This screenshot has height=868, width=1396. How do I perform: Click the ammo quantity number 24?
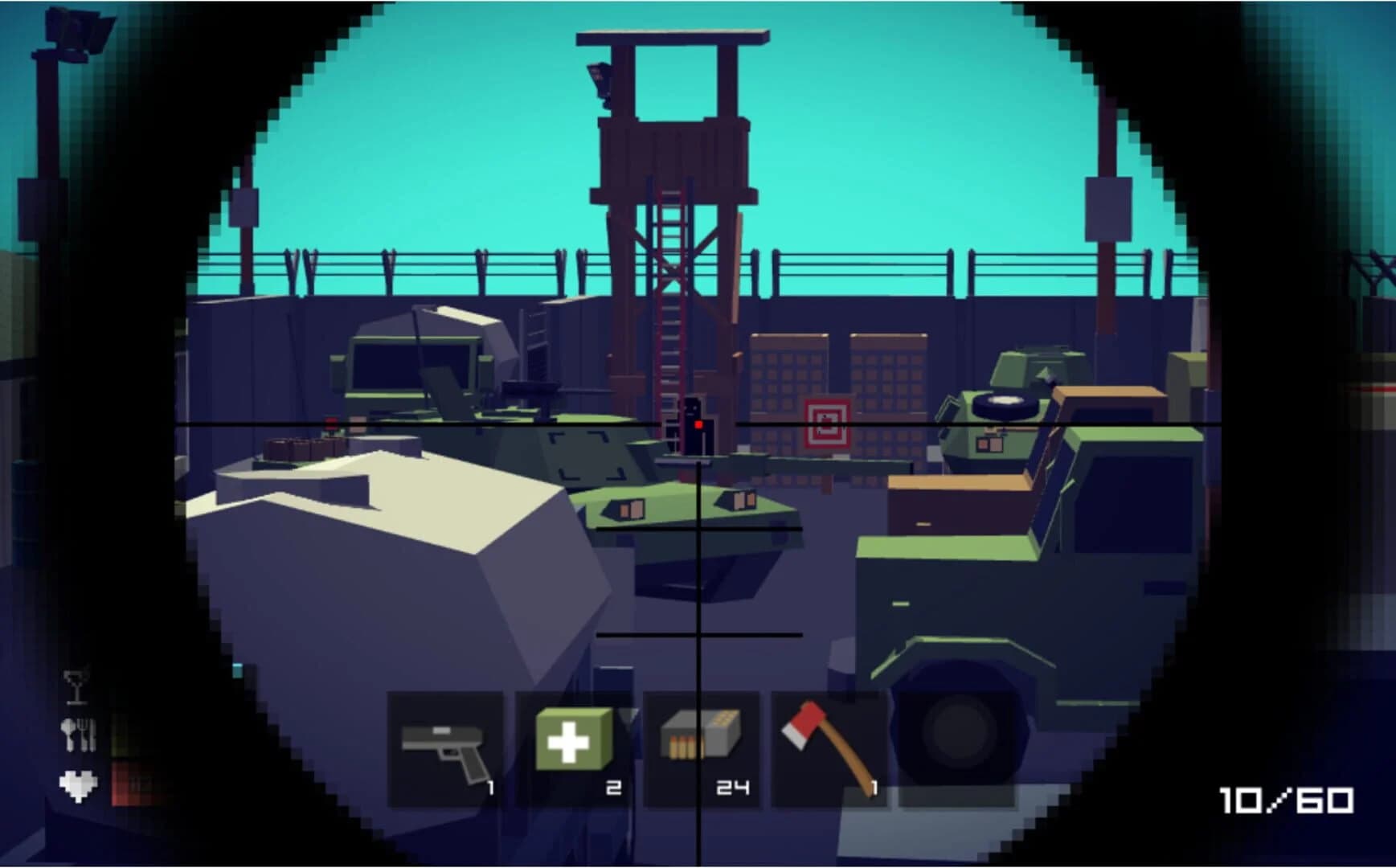click(x=734, y=788)
